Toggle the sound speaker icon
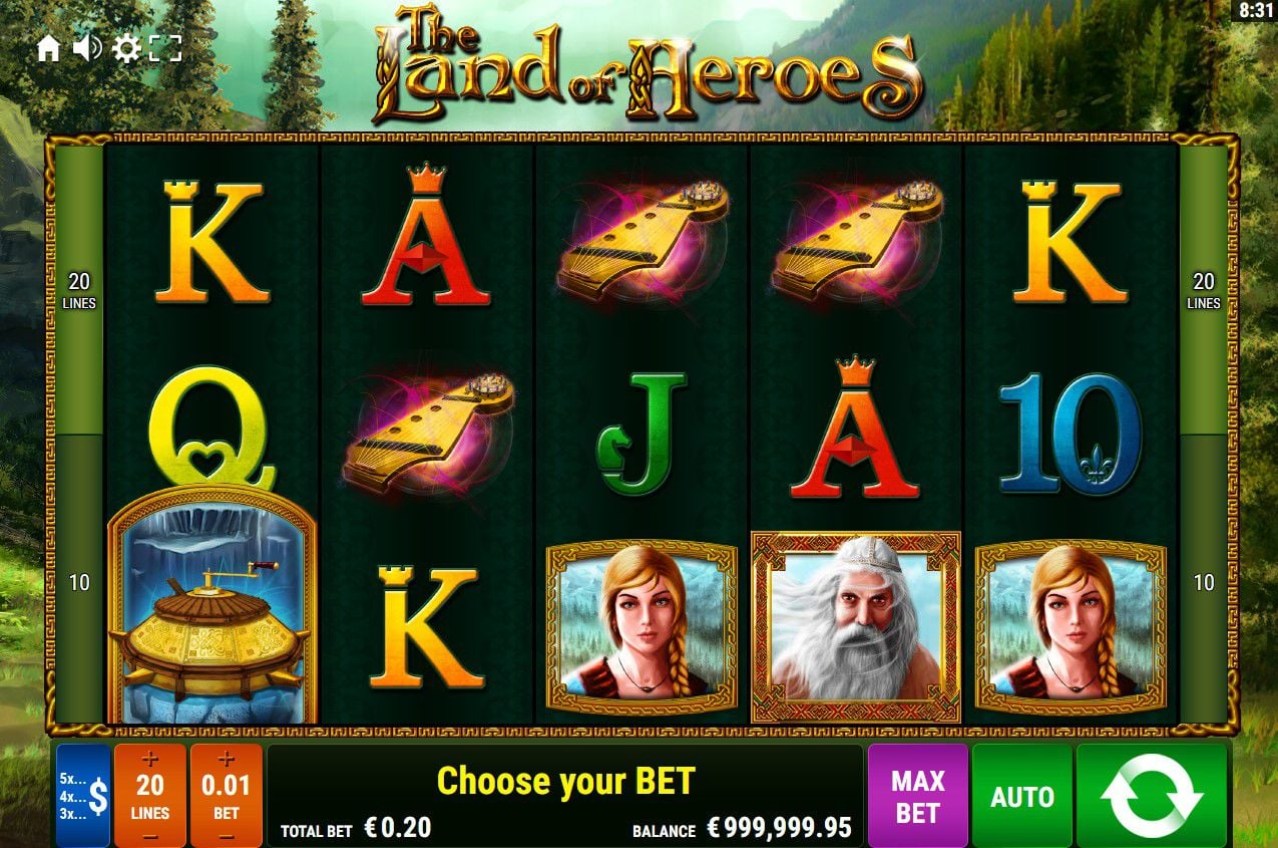This screenshot has width=1278, height=848. pos(87,48)
